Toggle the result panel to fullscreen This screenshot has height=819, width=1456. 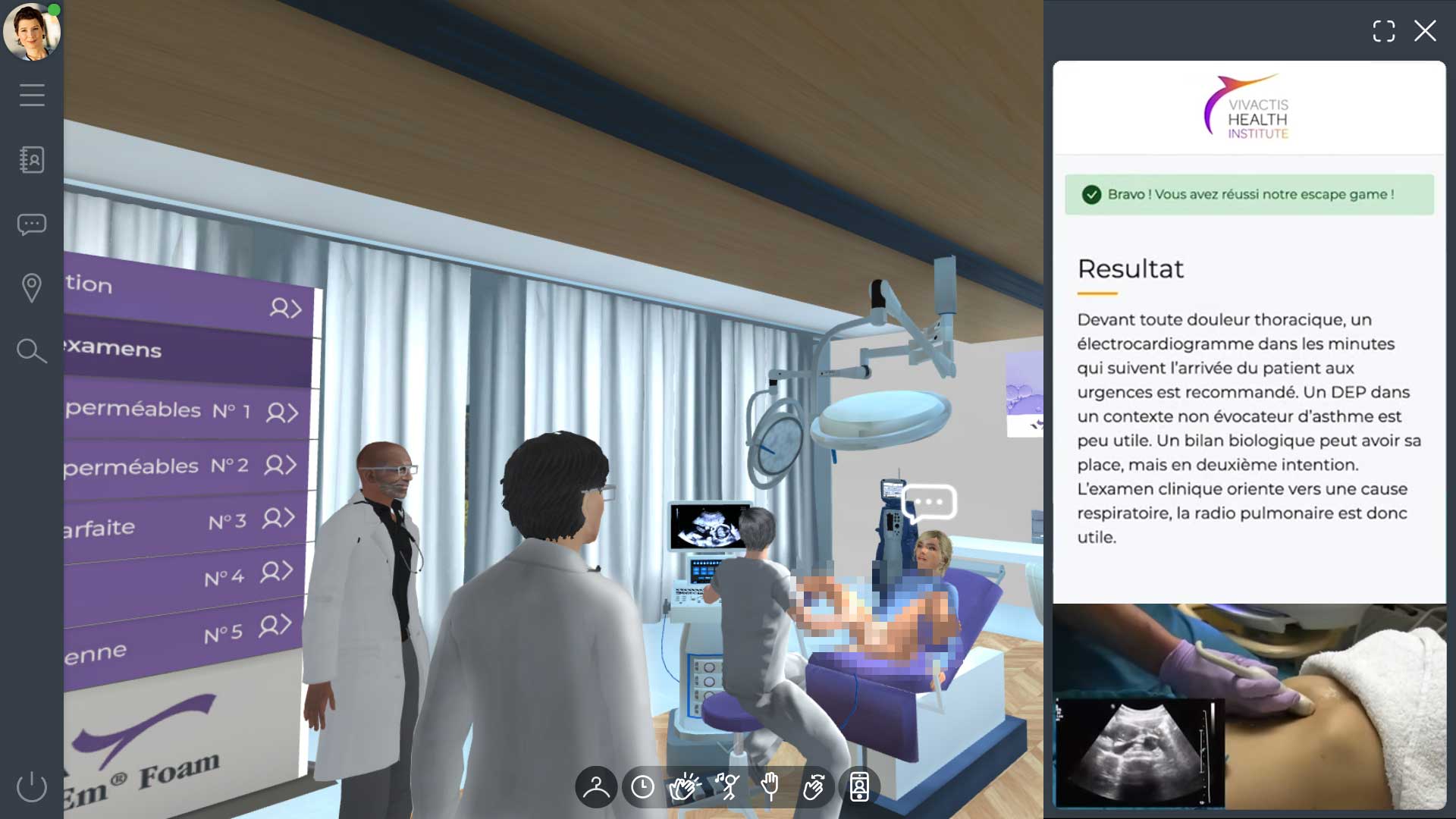tap(1385, 31)
